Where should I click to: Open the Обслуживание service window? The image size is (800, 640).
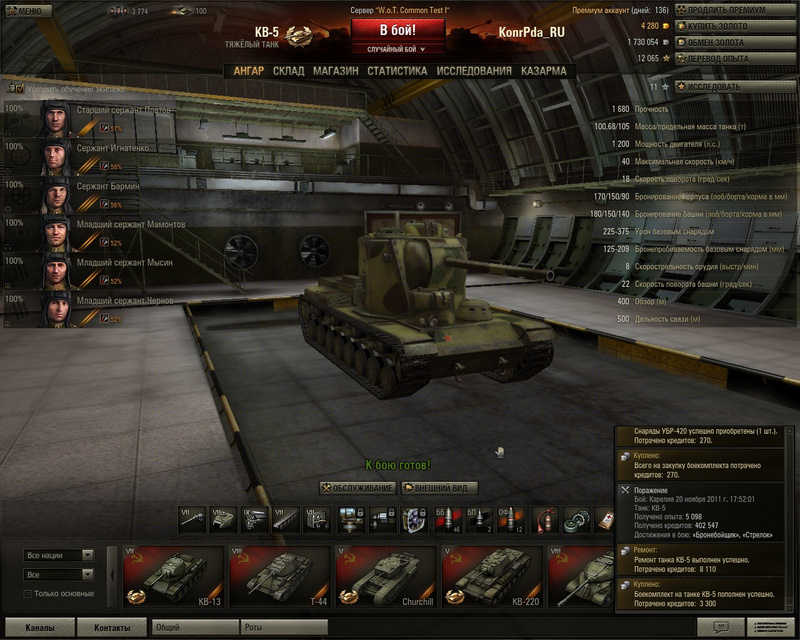coord(357,488)
